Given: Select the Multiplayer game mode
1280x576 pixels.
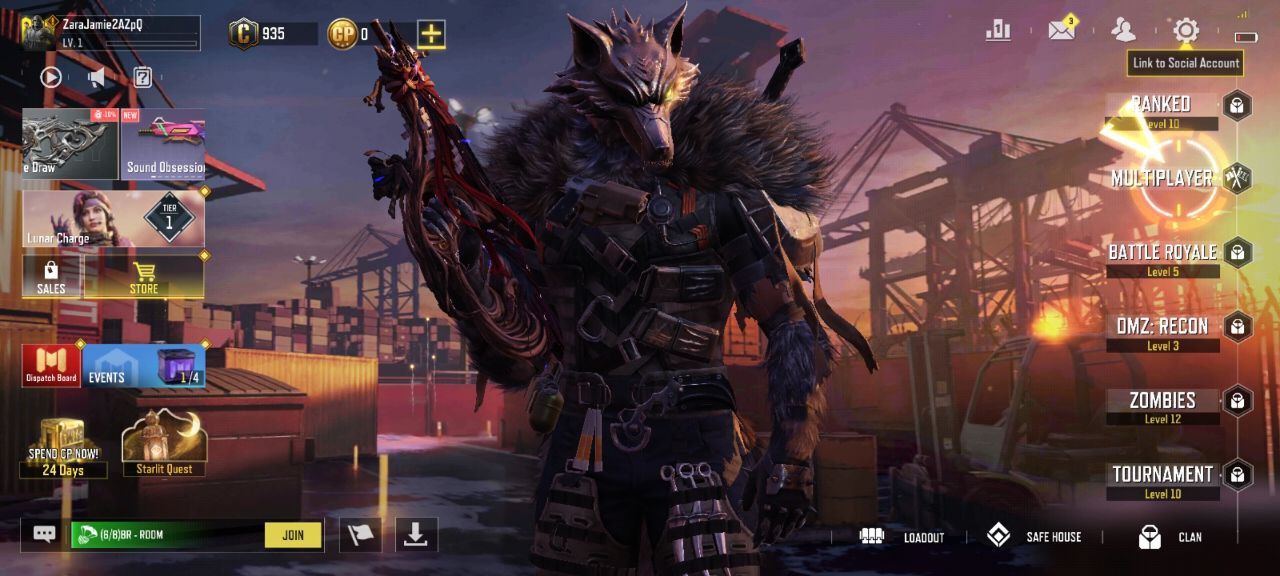Looking at the screenshot, I should 1162,179.
